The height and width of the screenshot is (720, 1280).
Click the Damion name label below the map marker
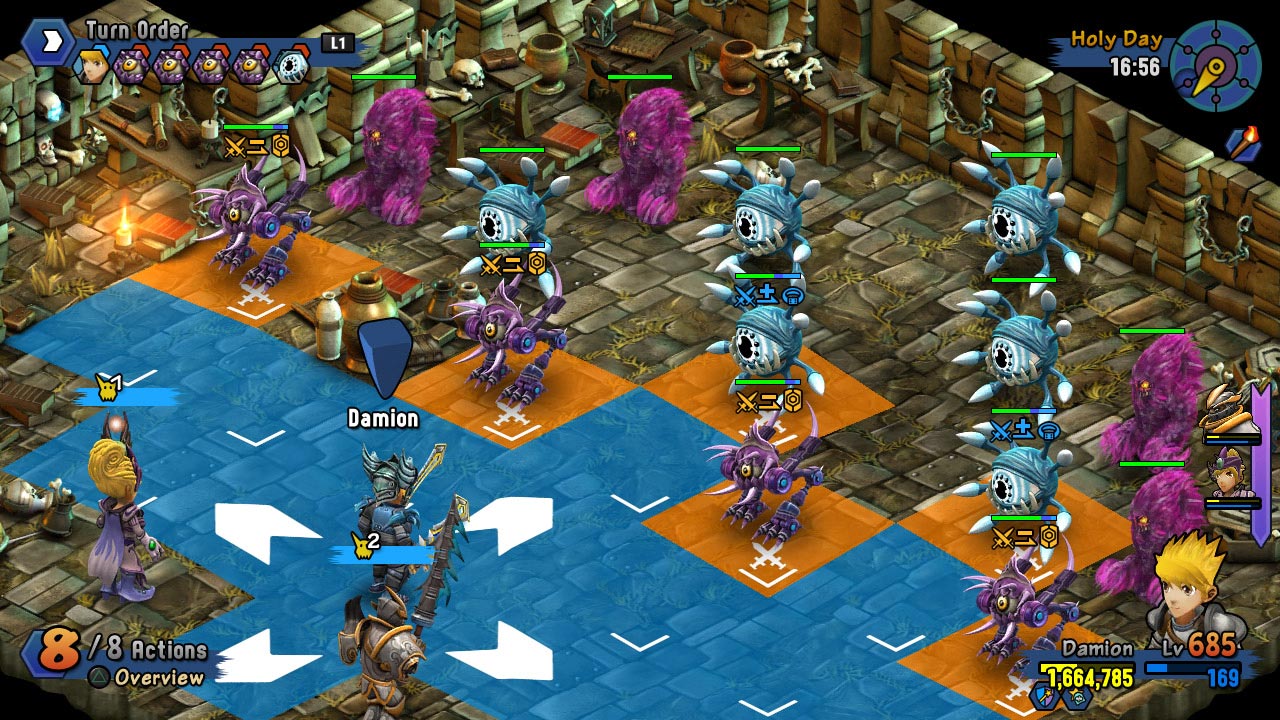[384, 417]
